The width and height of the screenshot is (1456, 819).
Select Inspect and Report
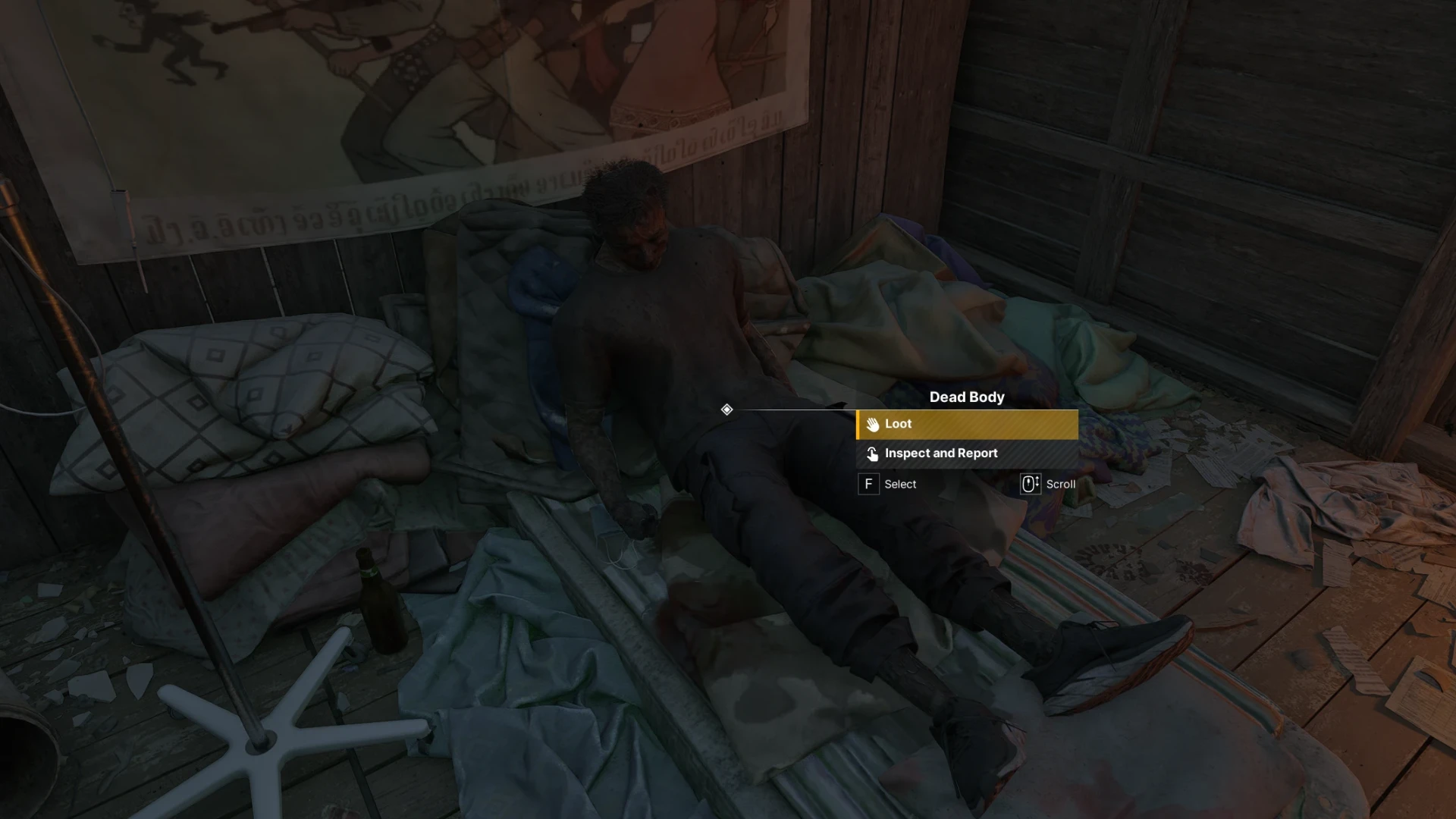(967, 453)
